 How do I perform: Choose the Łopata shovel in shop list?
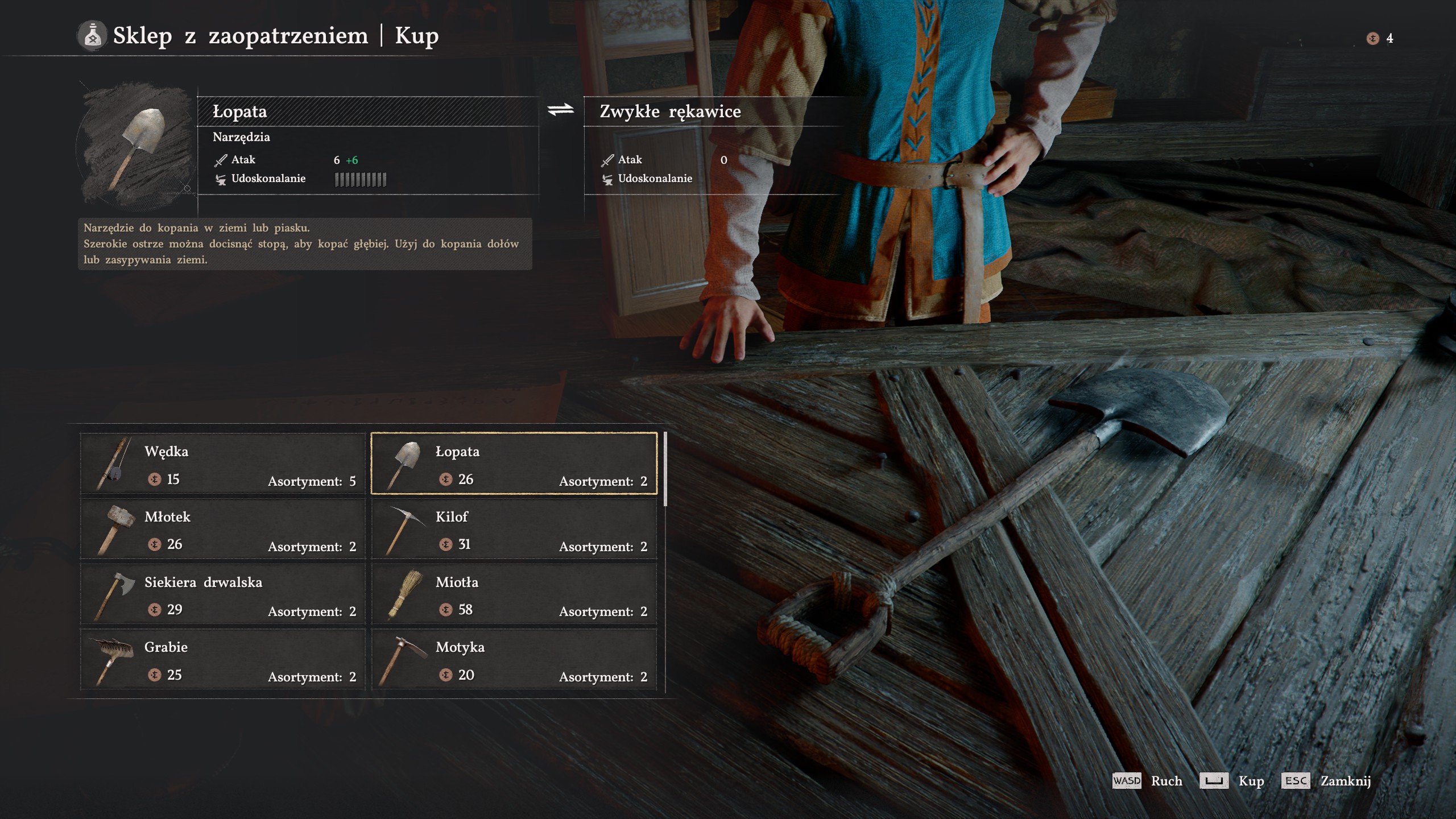[x=514, y=464]
